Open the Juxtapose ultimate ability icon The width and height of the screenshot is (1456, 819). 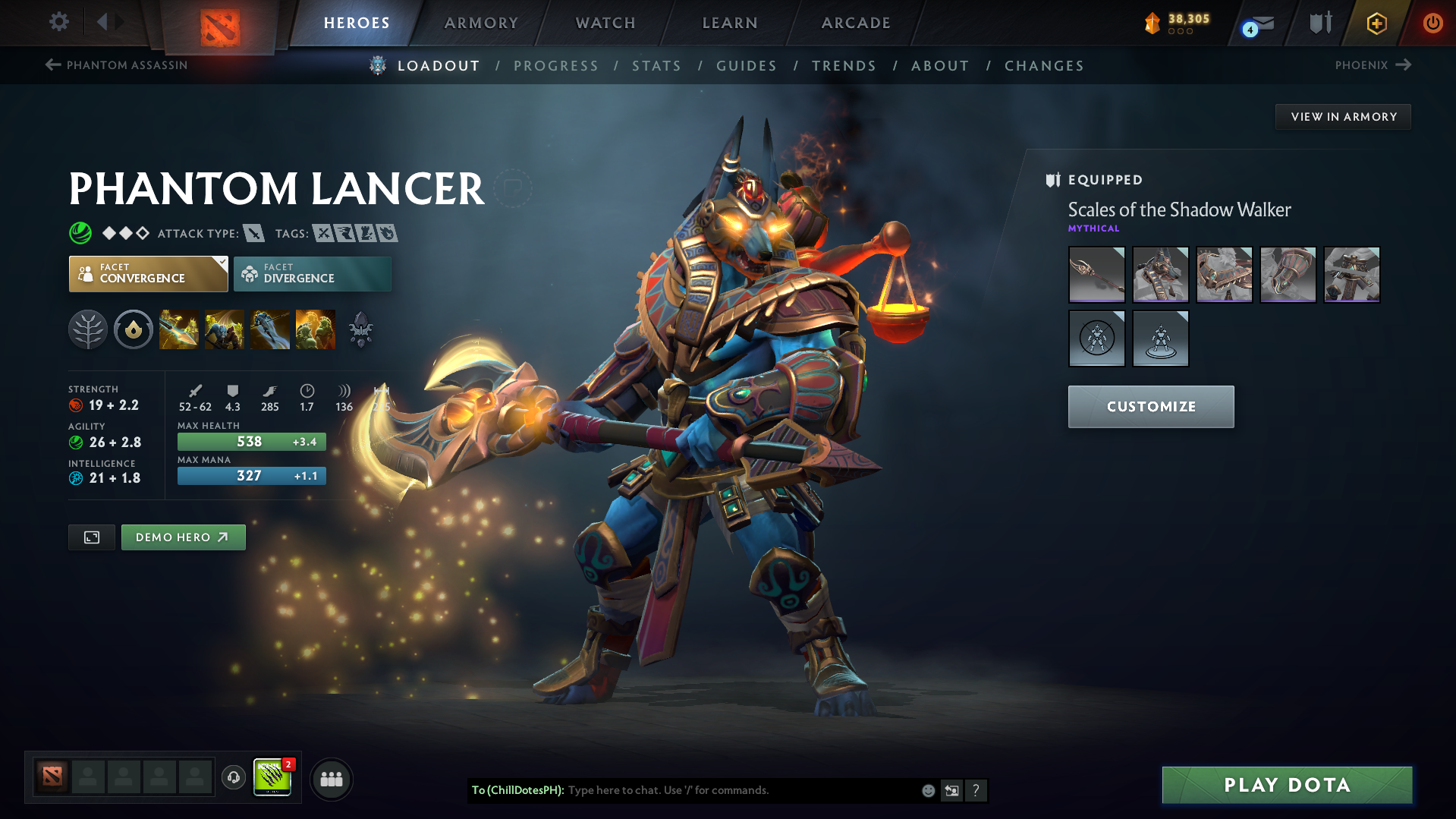click(316, 329)
